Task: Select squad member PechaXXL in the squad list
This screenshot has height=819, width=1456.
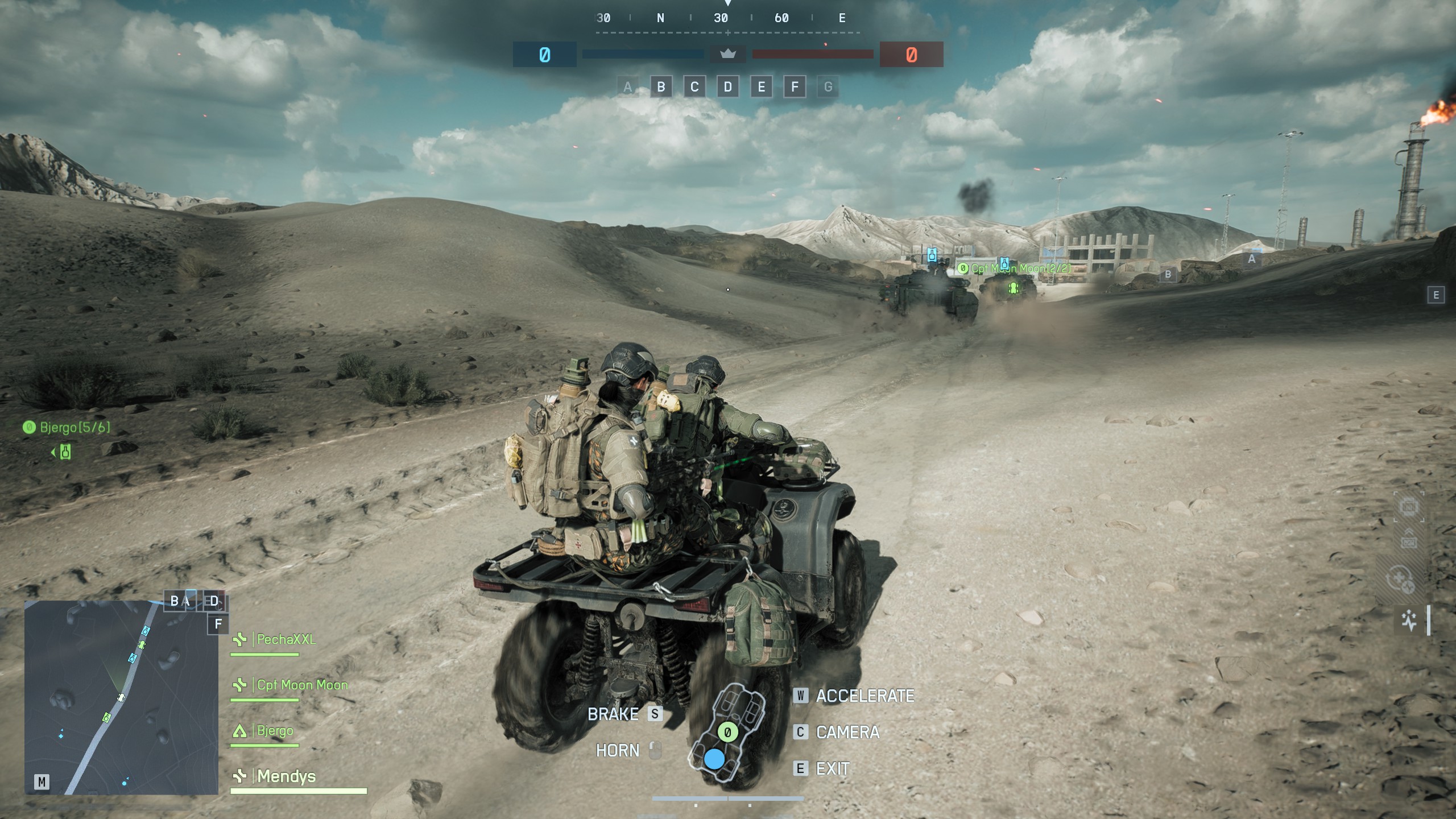Action: 286,639
